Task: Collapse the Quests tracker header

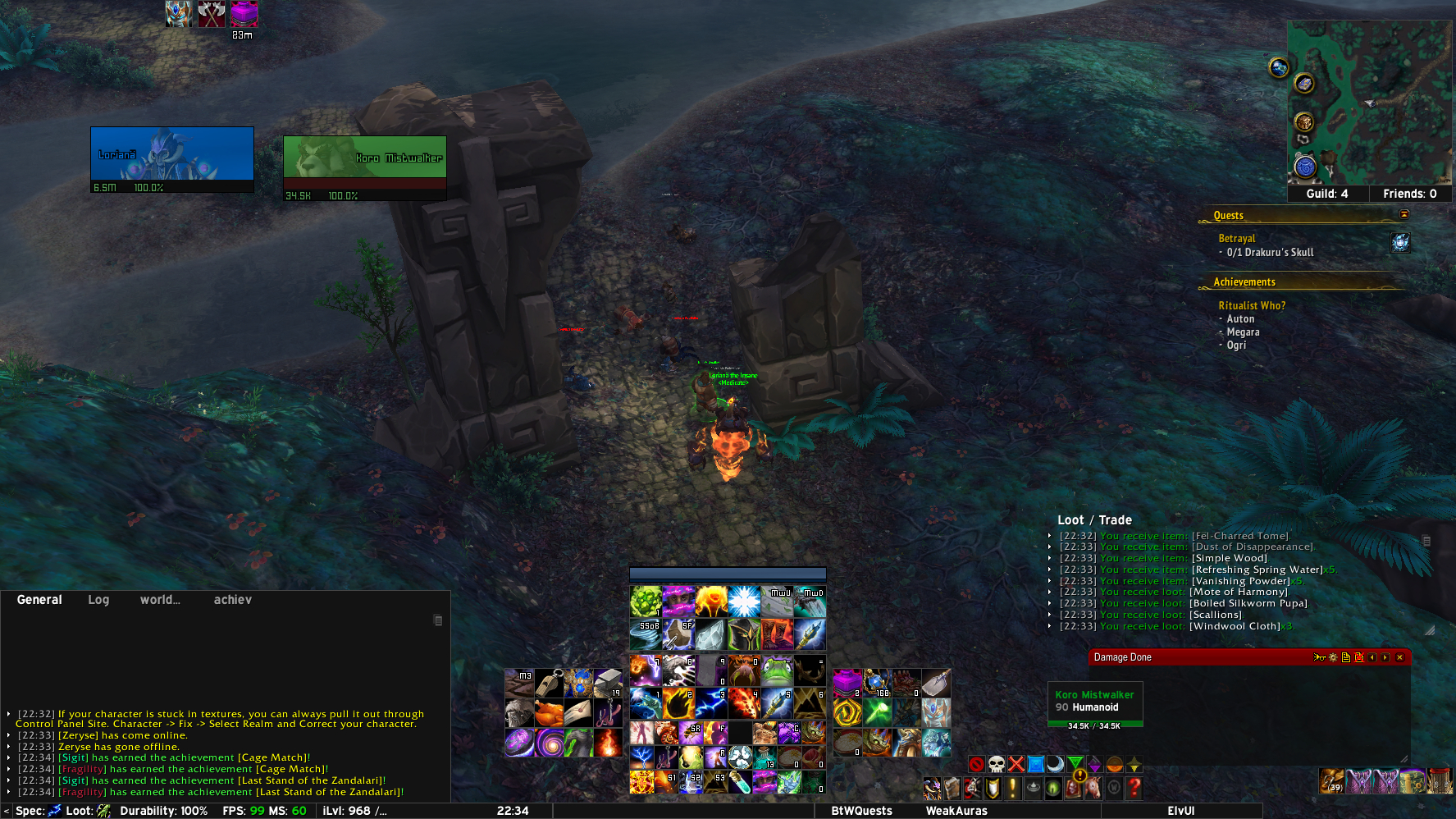Action: (x=1404, y=214)
